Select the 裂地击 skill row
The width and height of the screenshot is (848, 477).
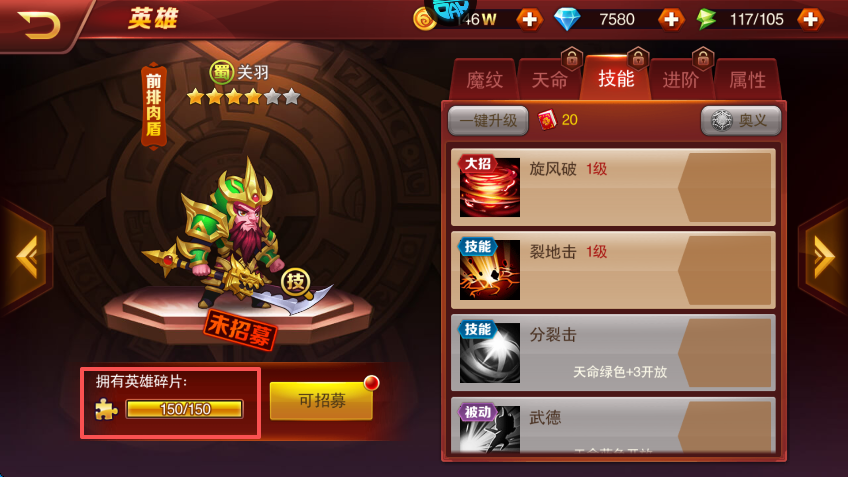613,270
